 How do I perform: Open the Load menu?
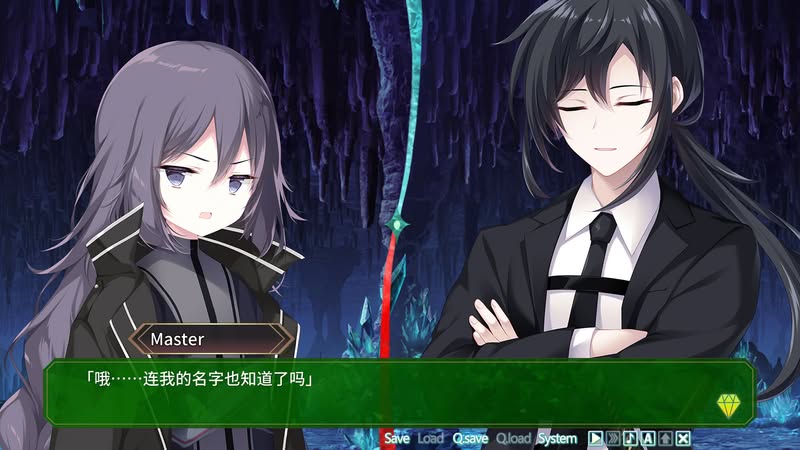(430, 438)
